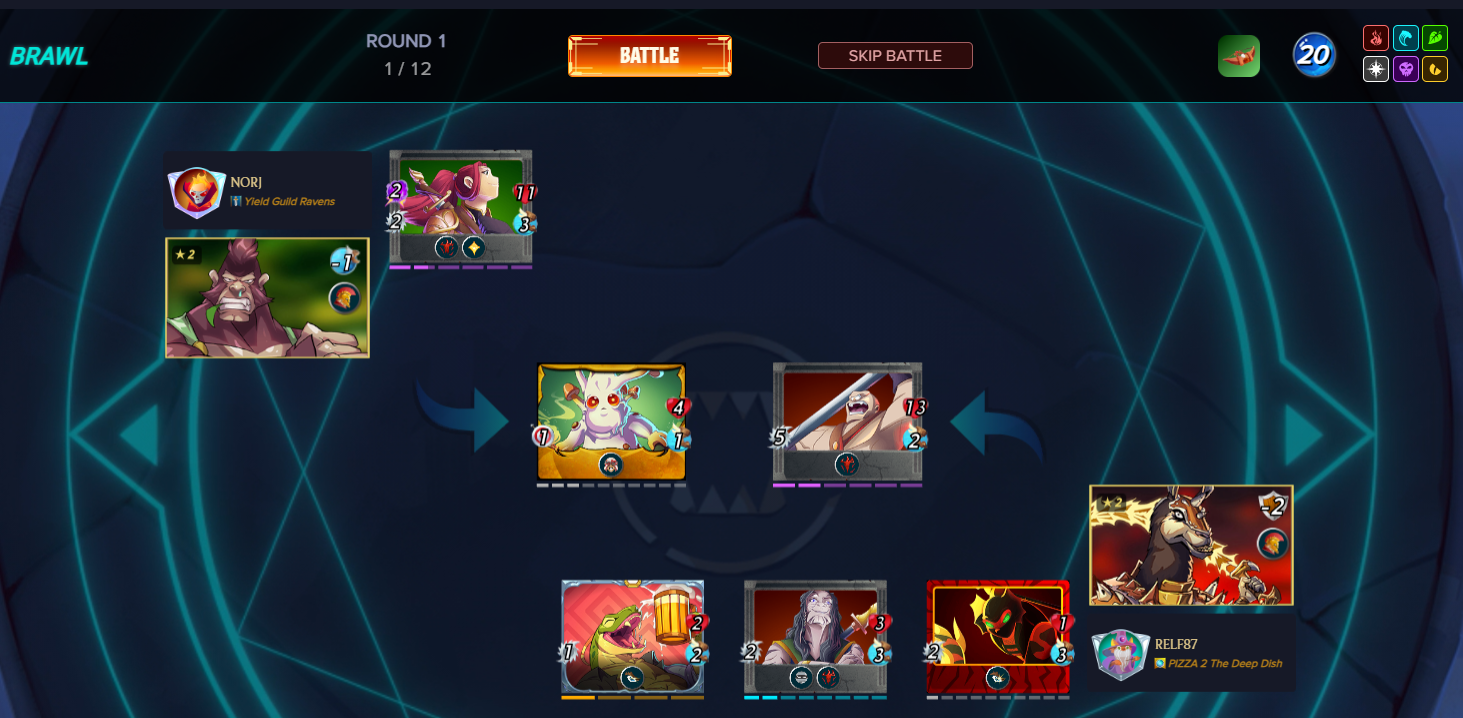Select the sword-wielding ogre card

(x=847, y=421)
